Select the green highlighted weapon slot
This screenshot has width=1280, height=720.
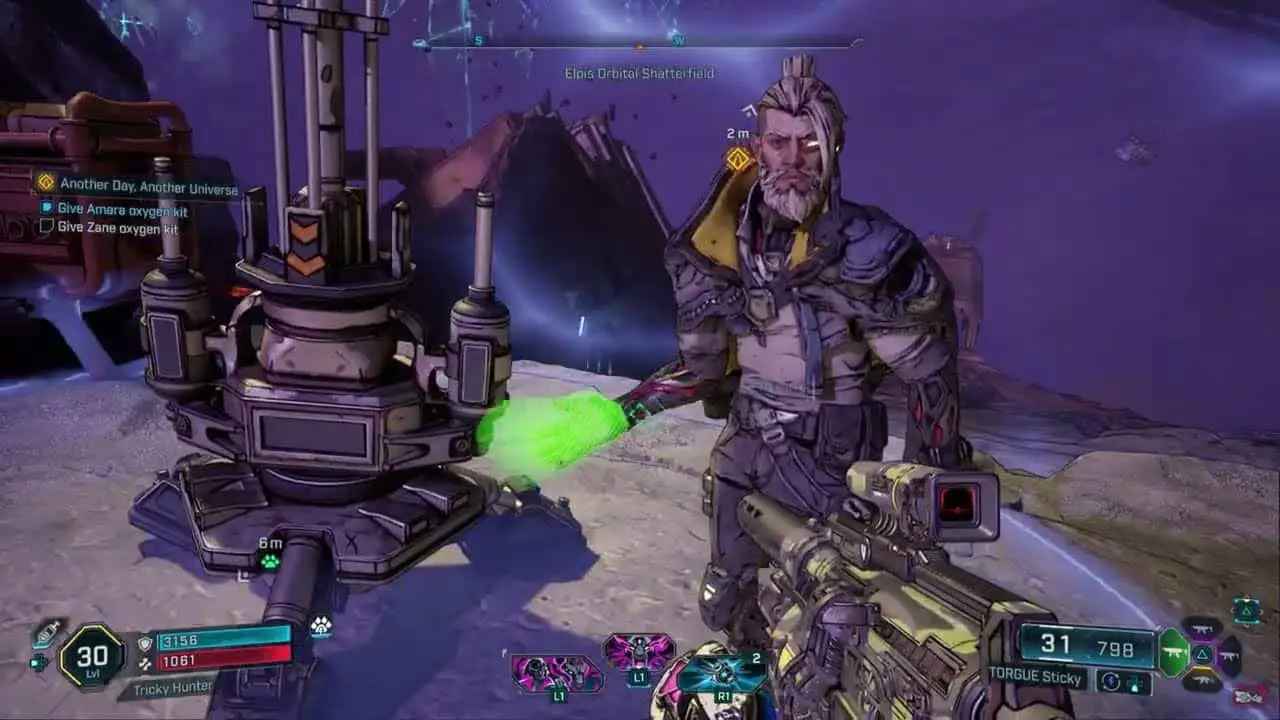click(x=1174, y=653)
